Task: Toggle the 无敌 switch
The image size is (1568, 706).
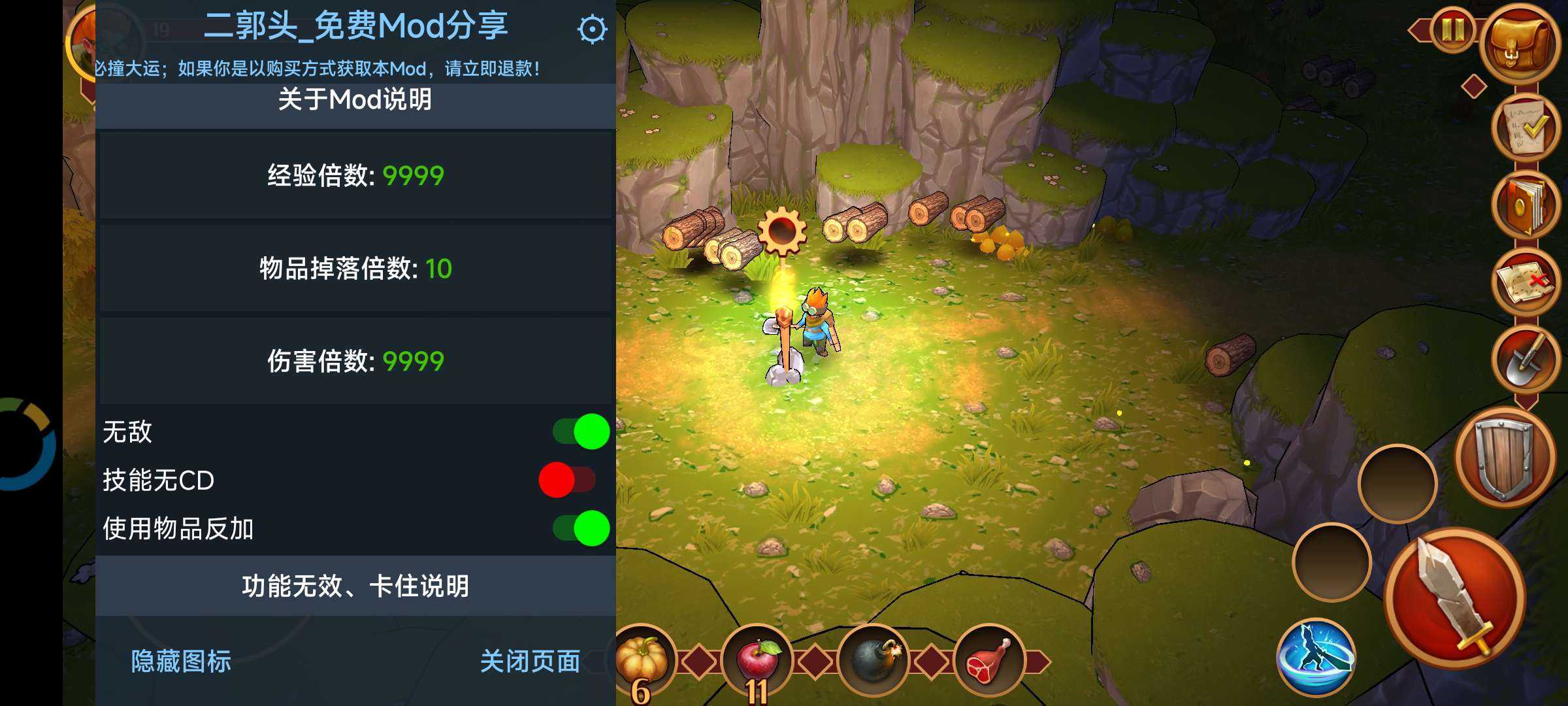Action: point(581,431)
